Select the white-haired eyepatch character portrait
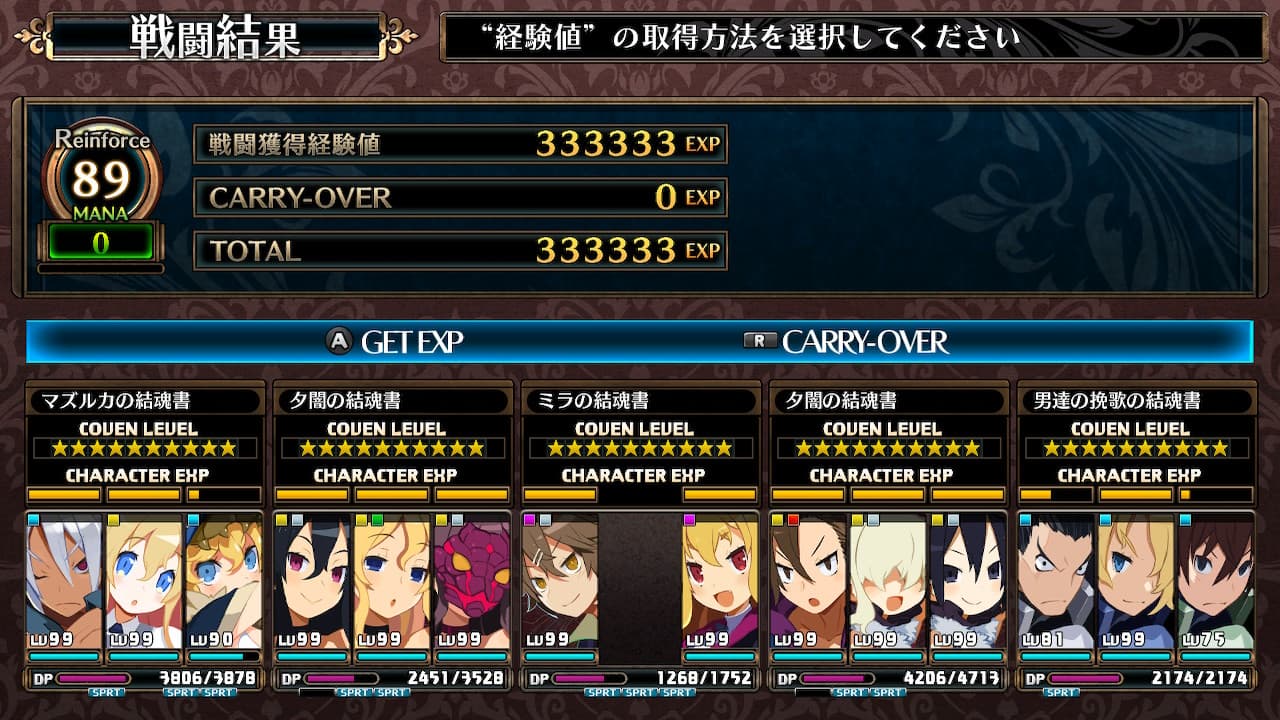The image size is (1280, 720). coord(65,581)
